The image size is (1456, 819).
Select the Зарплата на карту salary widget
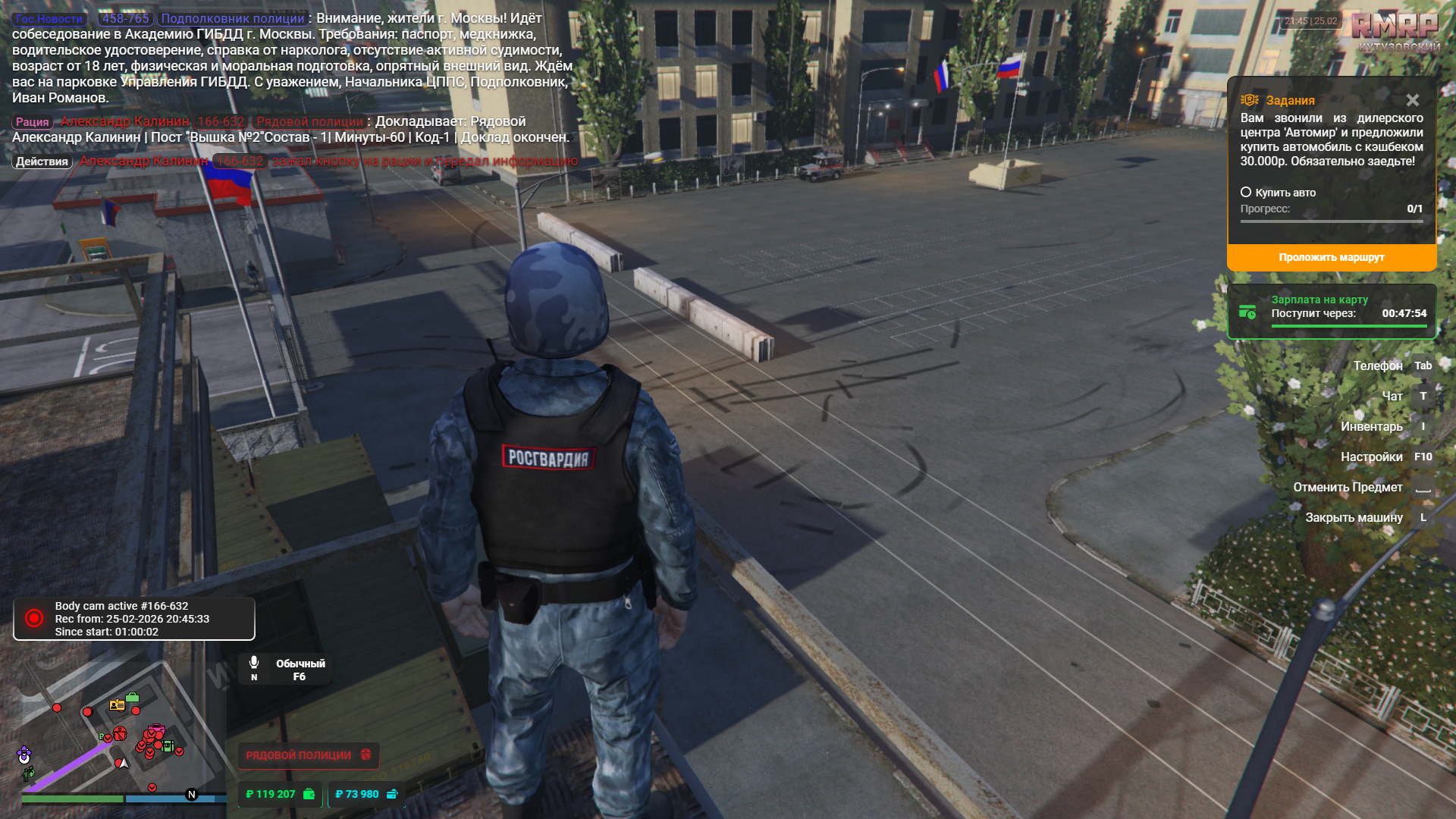(1332, 312)
